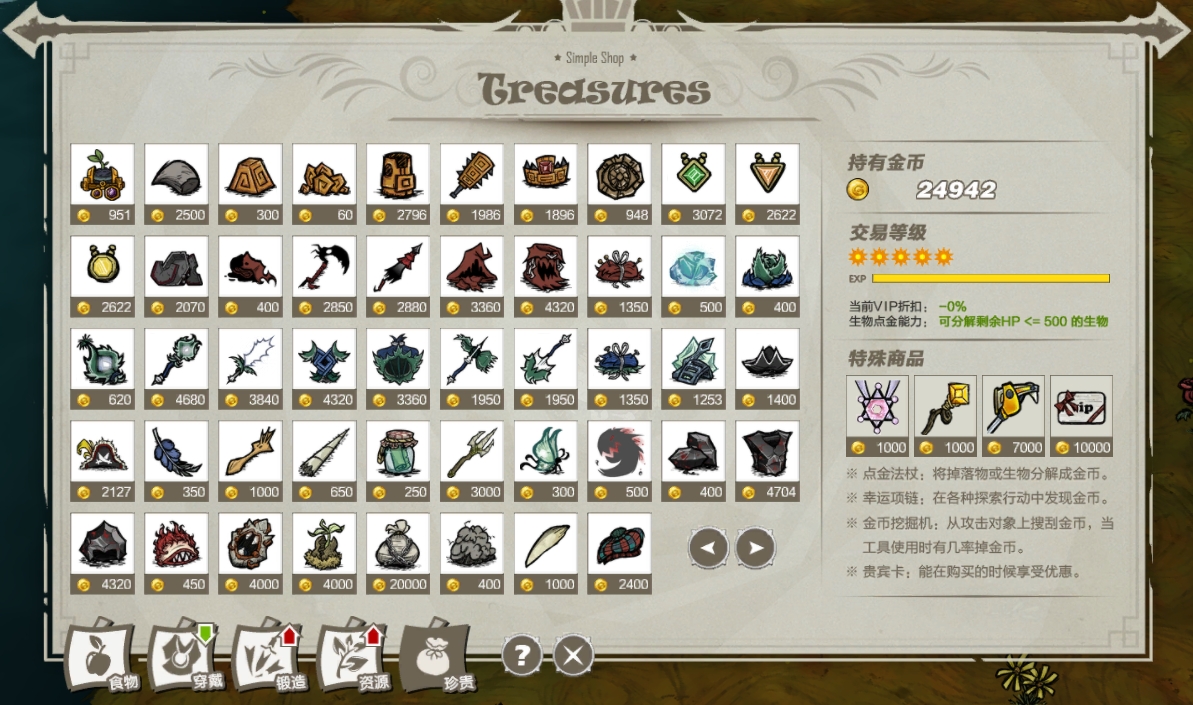Open the 穿戴 wearables tab
This screenshot has height=705, width=1193.
[x=185, y=658]
